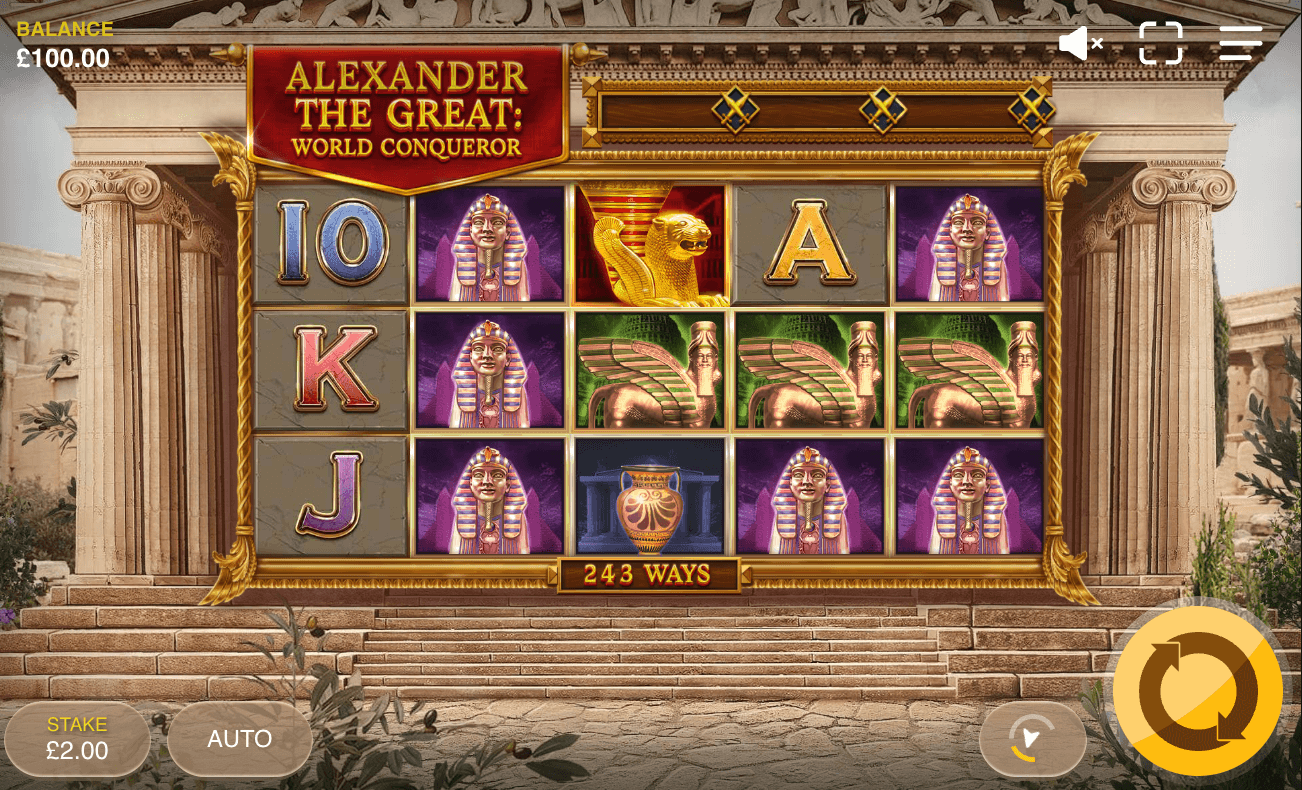This screenshot has width=1302, height=790.
Task: Open the Stake £2.00 selector
Action: pyautogui.click(x=77, y=739)
